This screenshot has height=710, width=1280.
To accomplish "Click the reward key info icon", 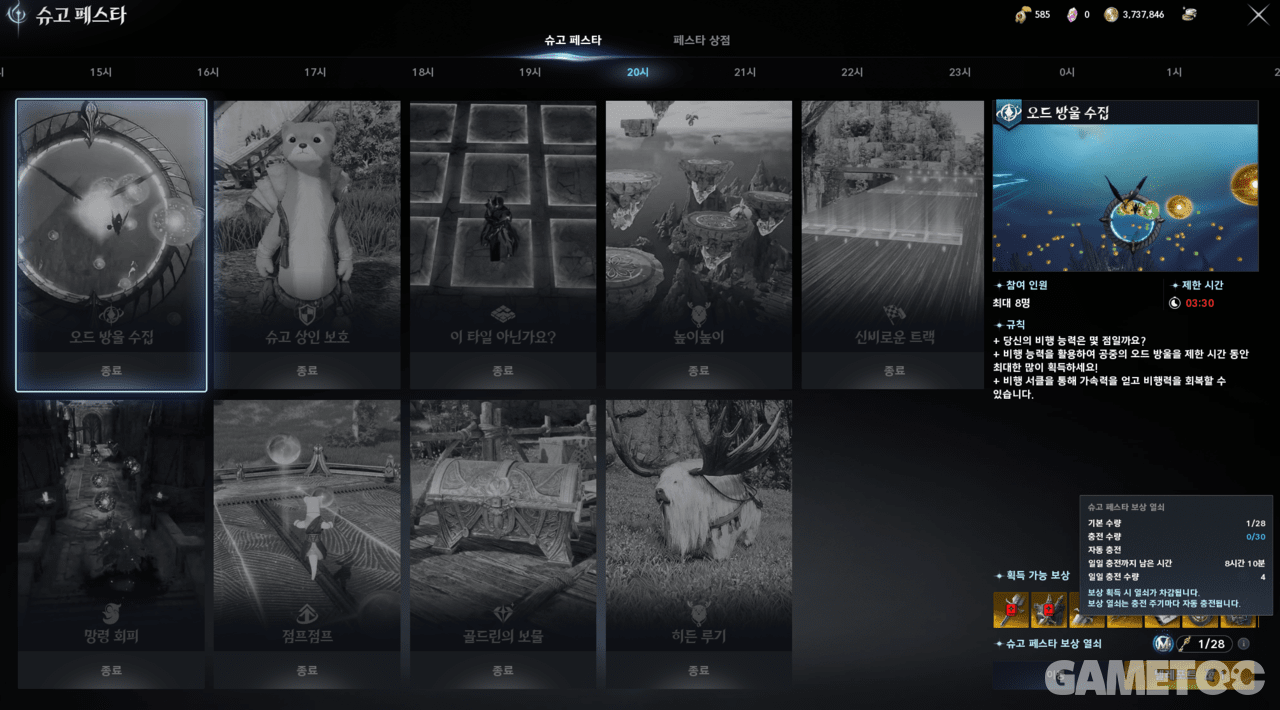I will click(1243, 644).
